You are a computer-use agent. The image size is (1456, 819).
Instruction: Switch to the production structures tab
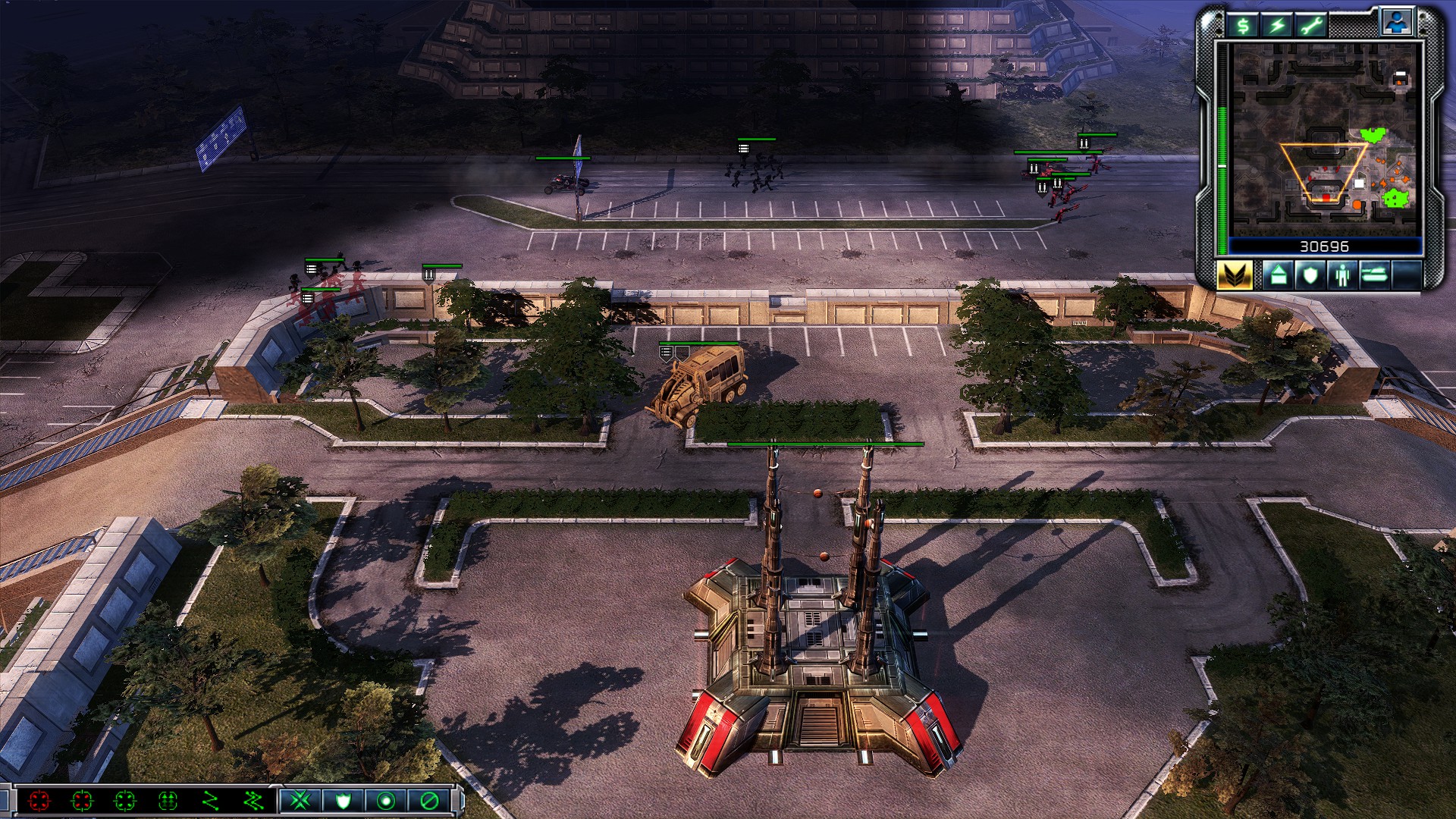(x=1279, y=275)
